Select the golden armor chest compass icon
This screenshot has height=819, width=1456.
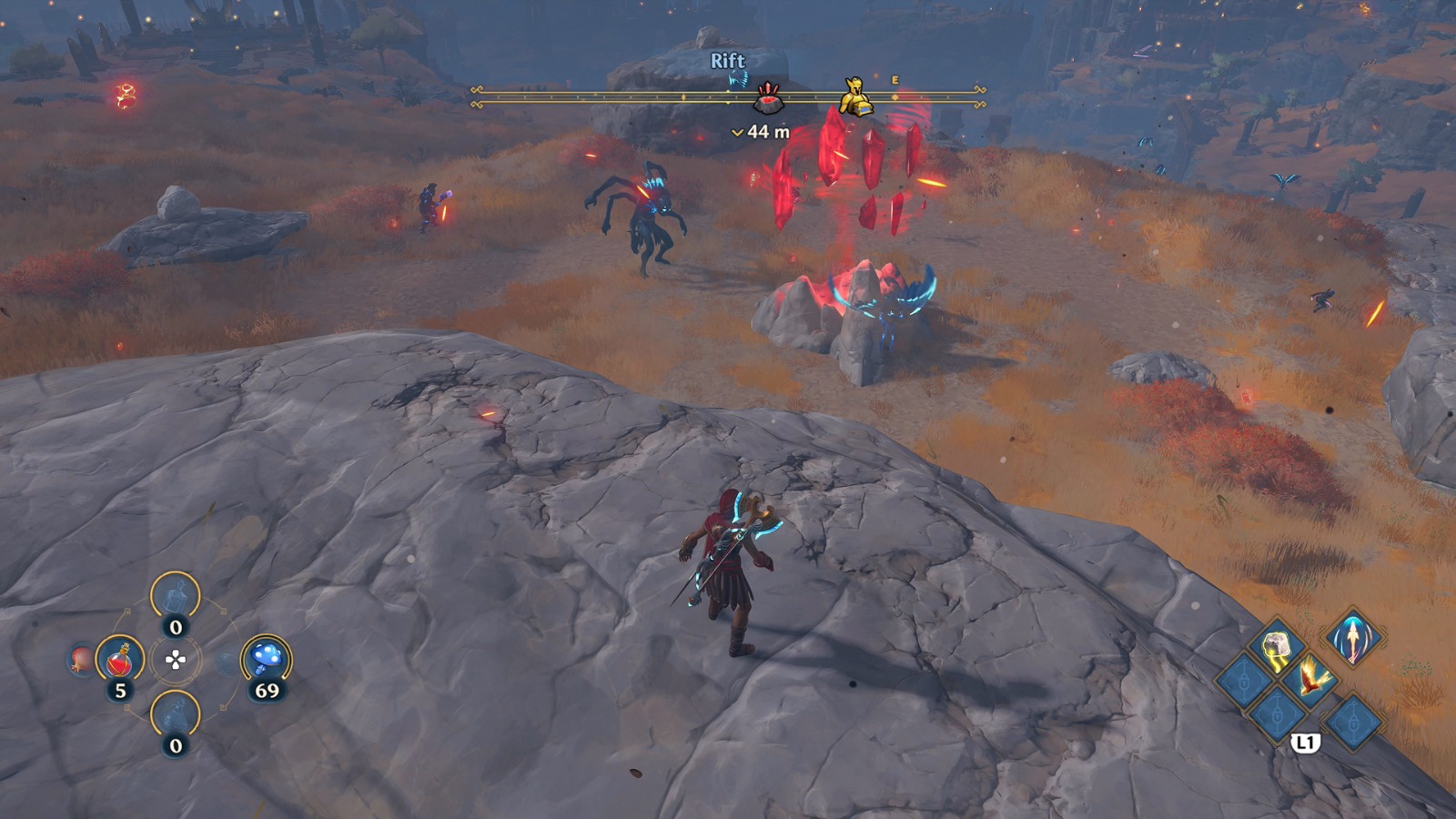(855, 97)
